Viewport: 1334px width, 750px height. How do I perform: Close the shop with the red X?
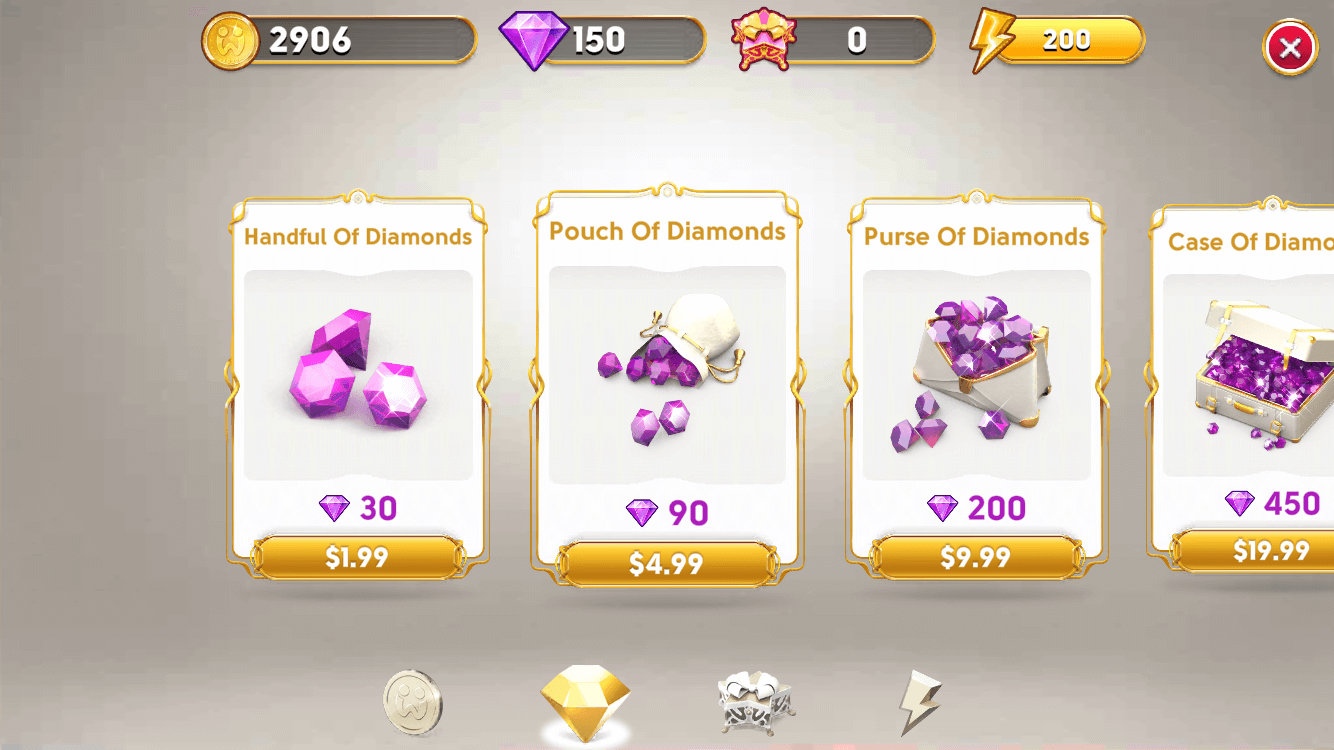(1289, 46)
